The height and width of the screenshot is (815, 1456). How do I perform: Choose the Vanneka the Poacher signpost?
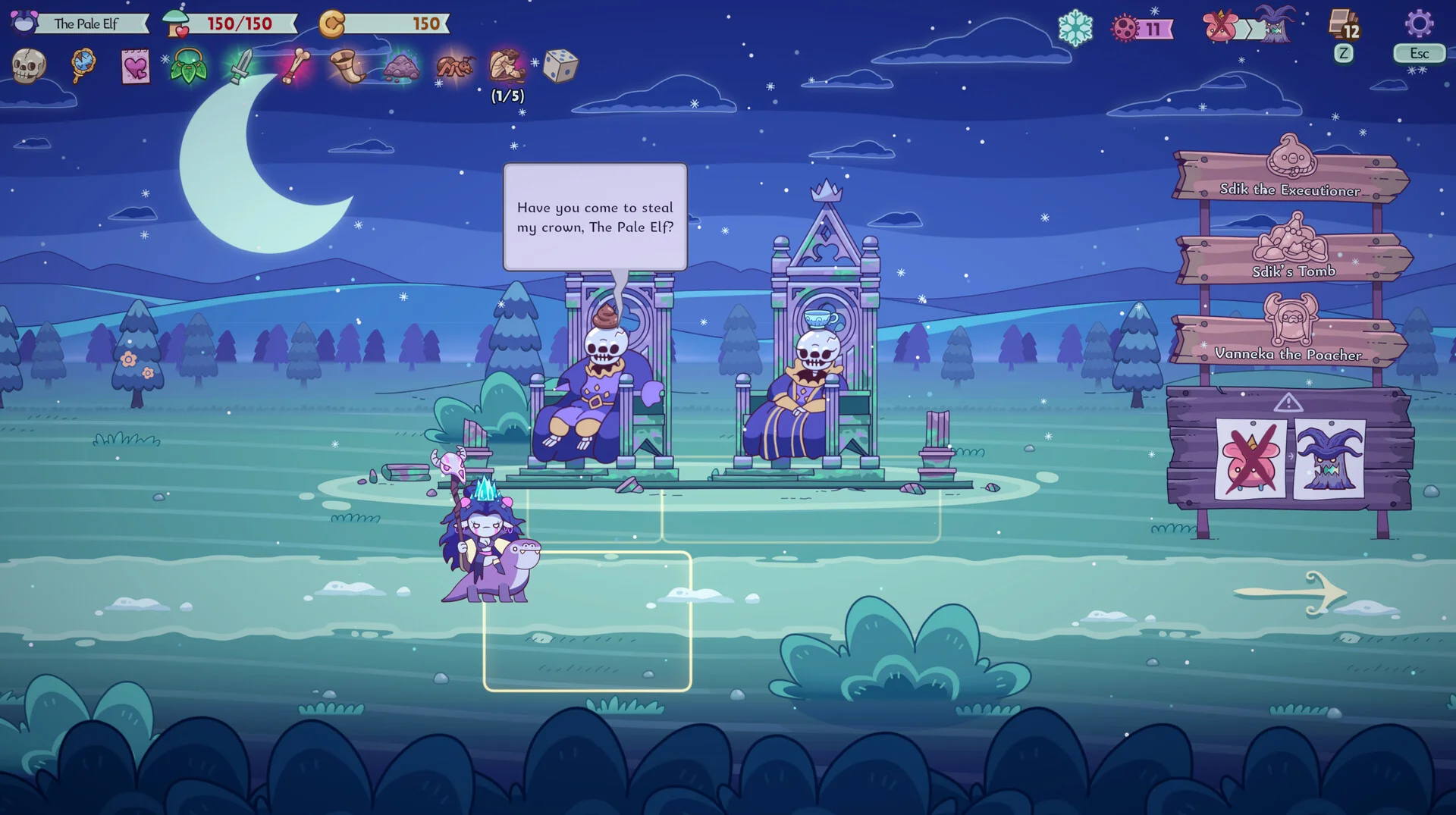coord(1289,340)
